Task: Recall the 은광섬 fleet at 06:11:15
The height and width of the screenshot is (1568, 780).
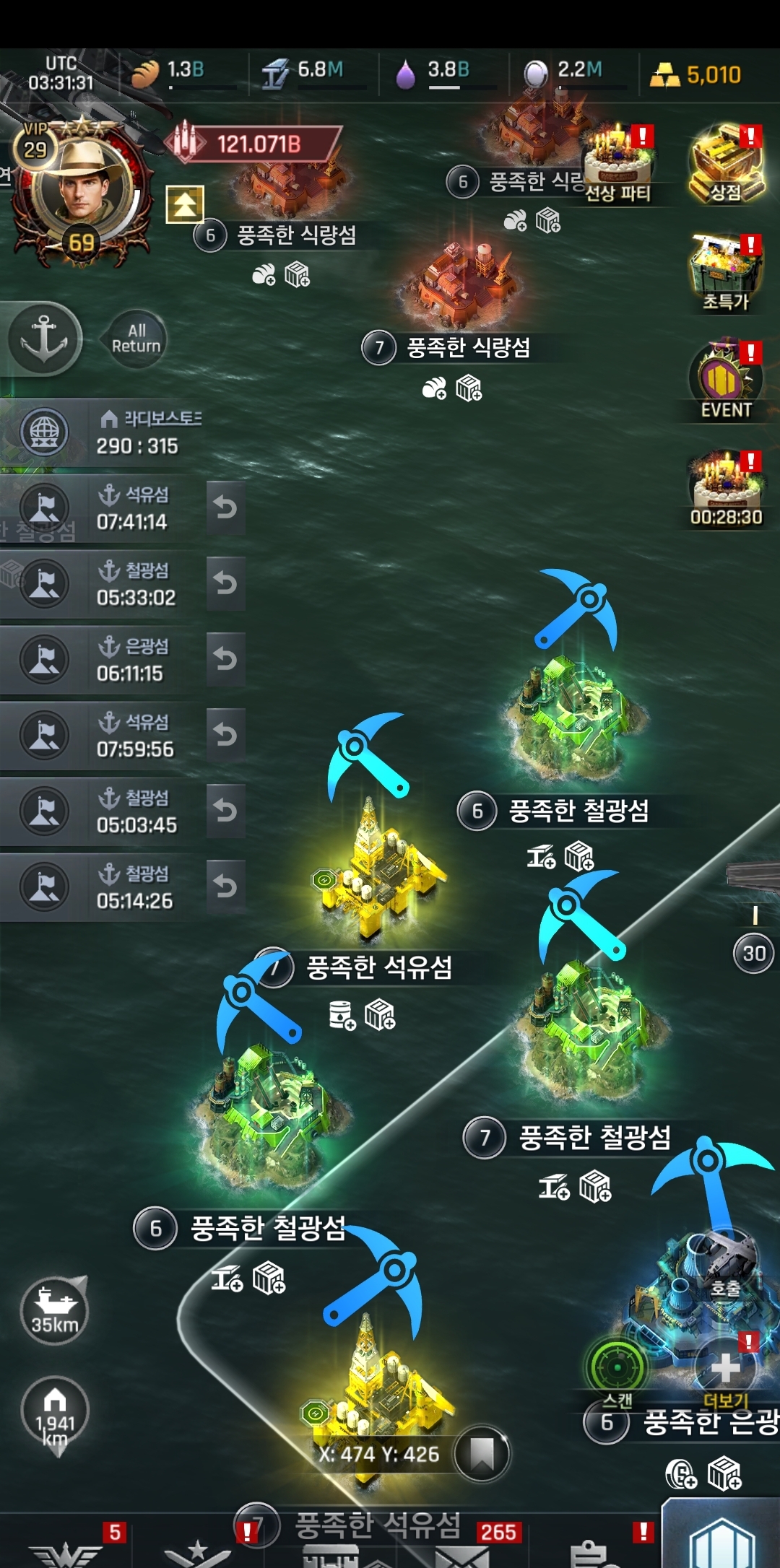Action: click(x=225, y=659)
